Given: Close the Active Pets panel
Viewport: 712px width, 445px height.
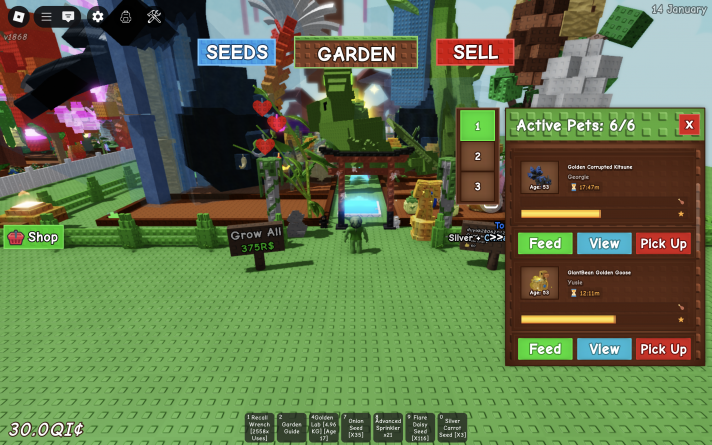Looking at the screenshot, I should tap(689, 125).
